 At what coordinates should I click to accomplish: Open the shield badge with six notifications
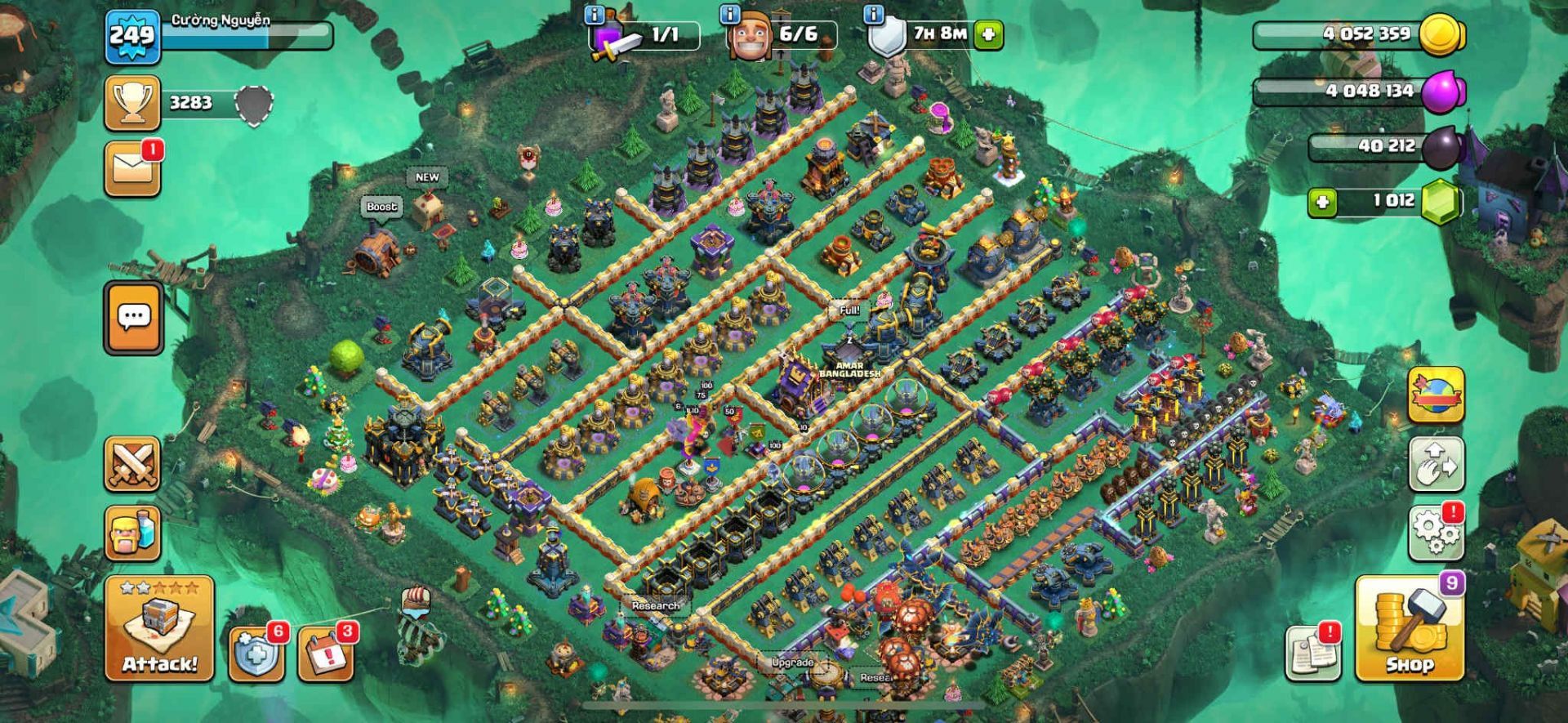tap(256, 654)
